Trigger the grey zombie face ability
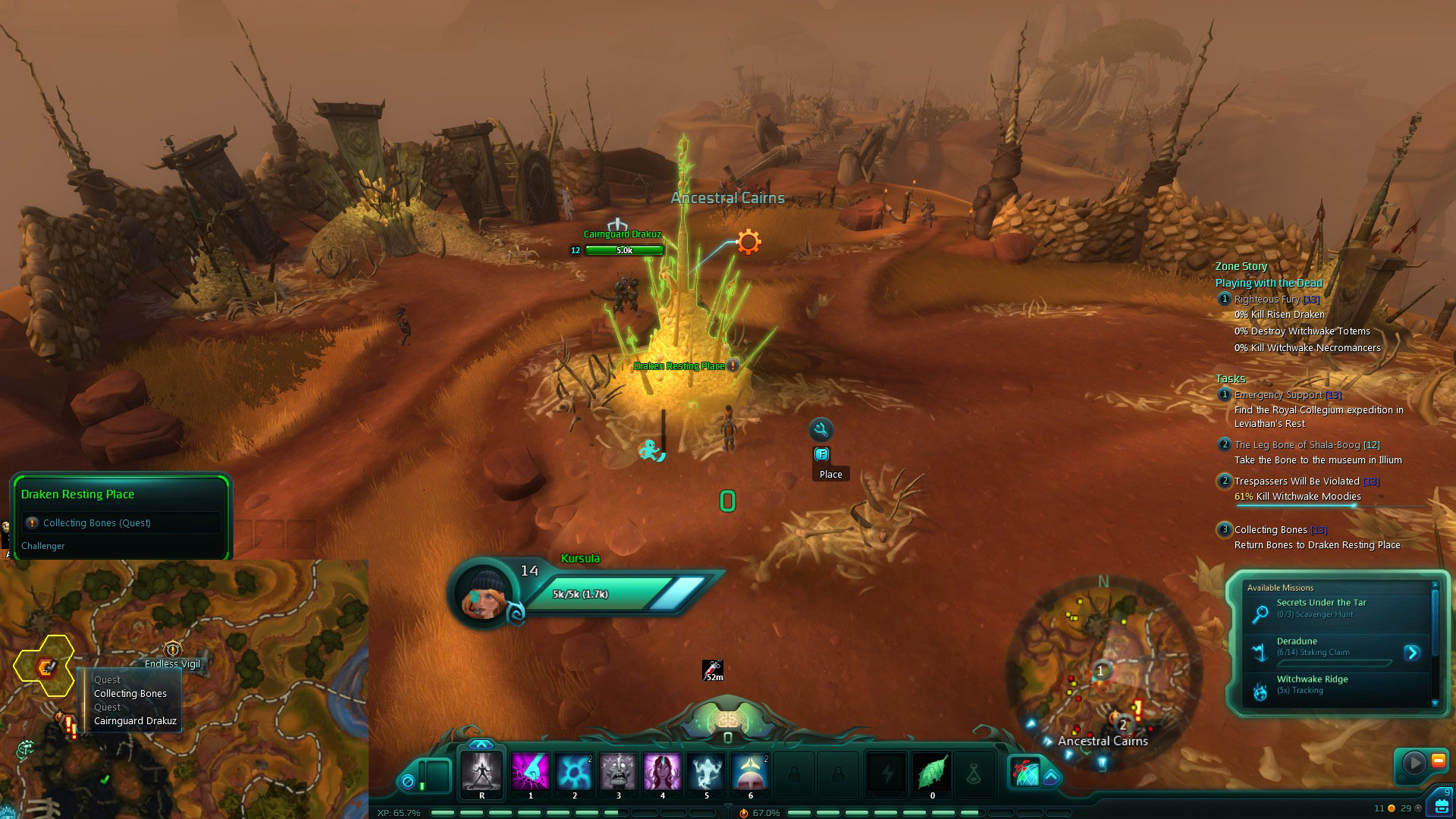 coord(618,771)
